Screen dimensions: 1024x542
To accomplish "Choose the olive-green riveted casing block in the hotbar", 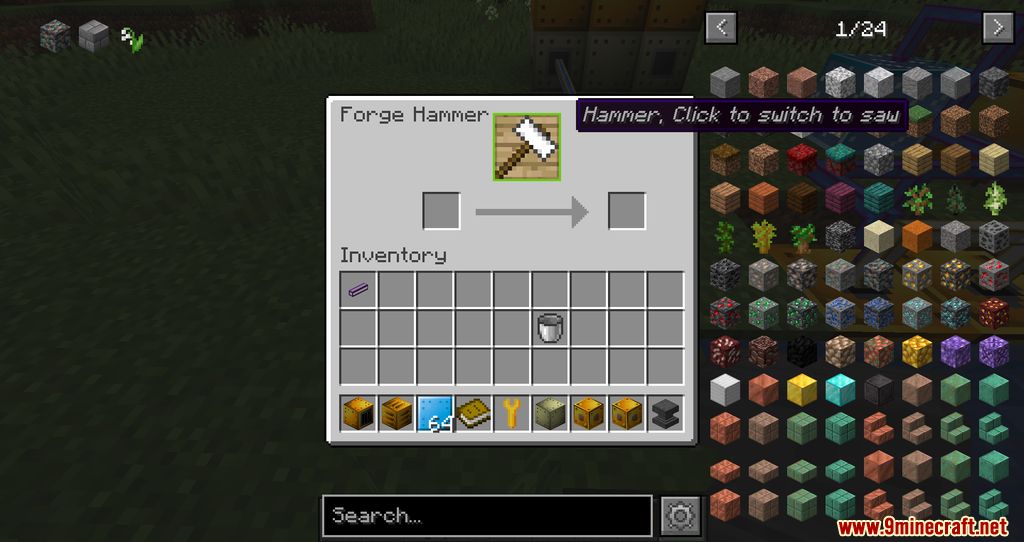I will 550,412.
